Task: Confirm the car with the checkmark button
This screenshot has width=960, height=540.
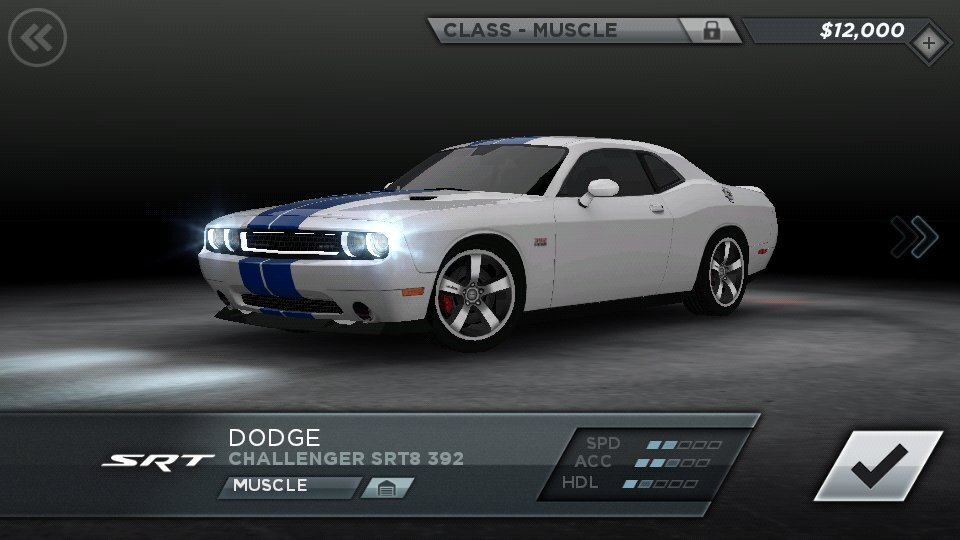Action: 877,466
